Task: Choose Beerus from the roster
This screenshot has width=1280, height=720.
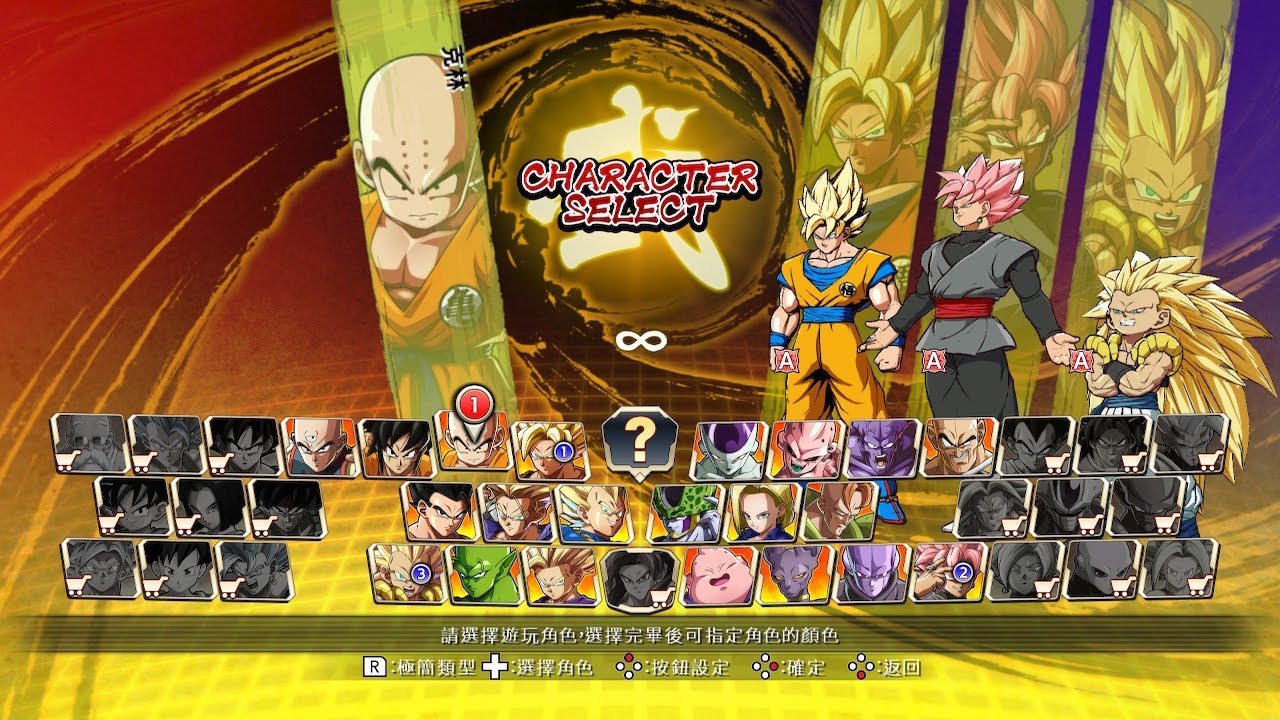Action: (x=795, y=574)
